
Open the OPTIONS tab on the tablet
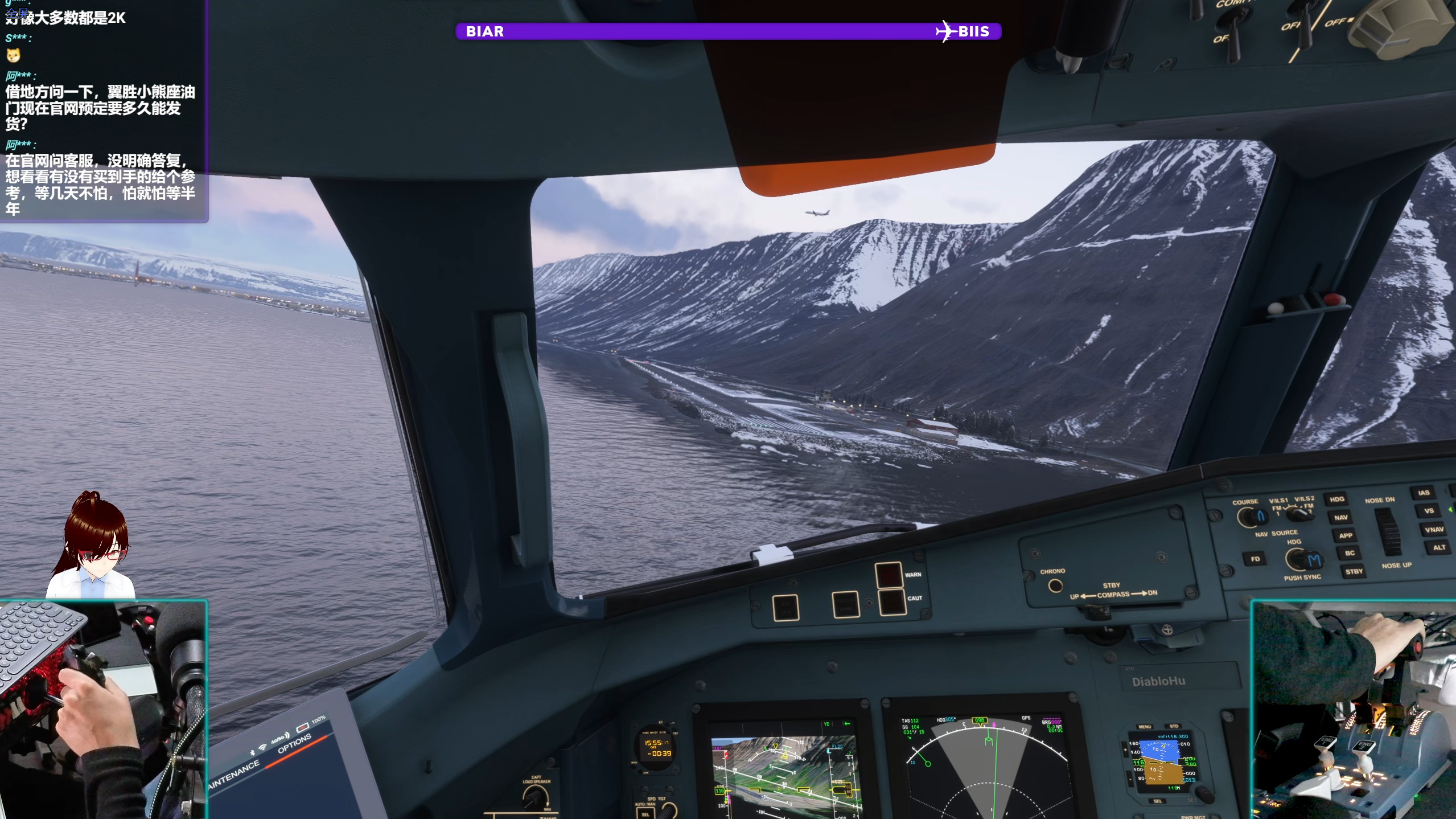tap(294, 743)
